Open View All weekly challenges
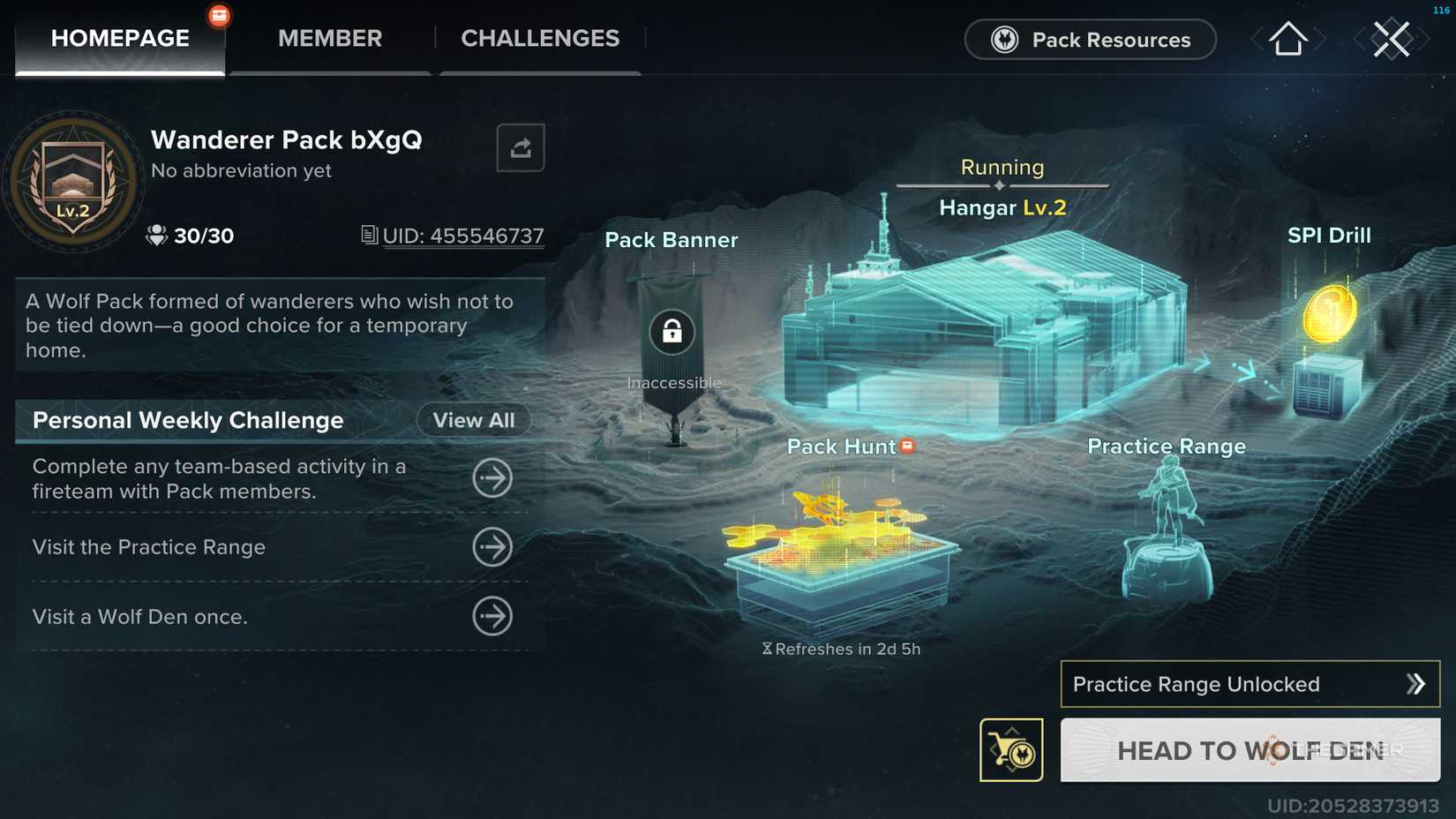 click(473, 420)
